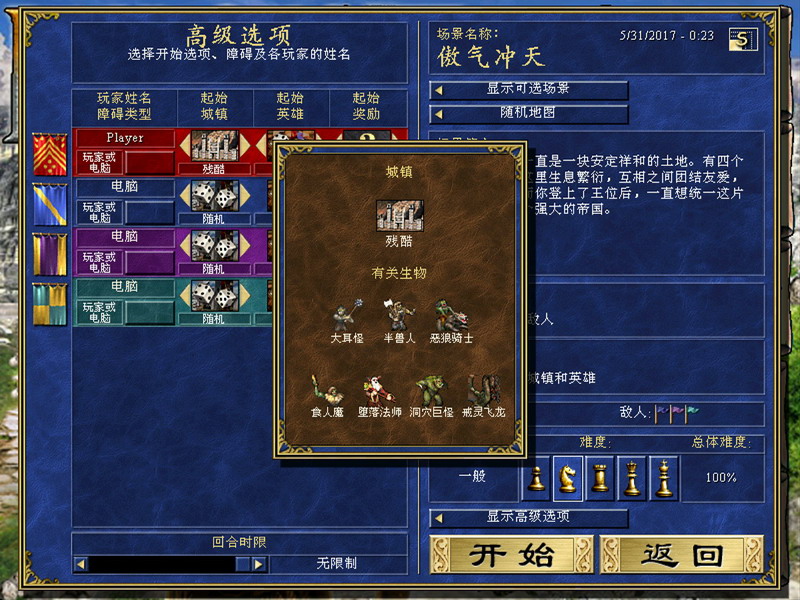Choose the 随机地图 random map option

529,113
